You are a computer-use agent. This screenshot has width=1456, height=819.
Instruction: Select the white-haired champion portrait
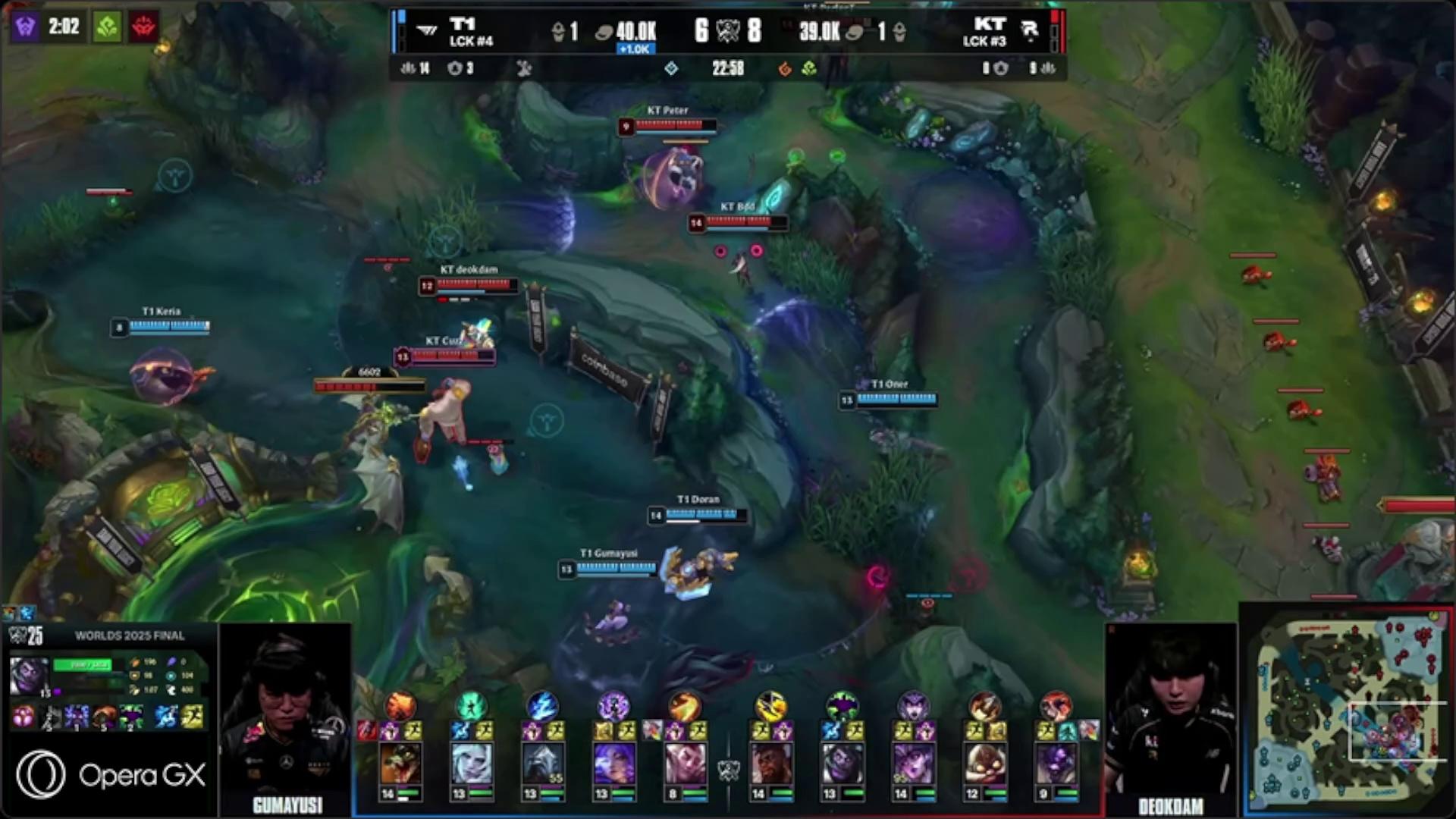coord(471,762)
